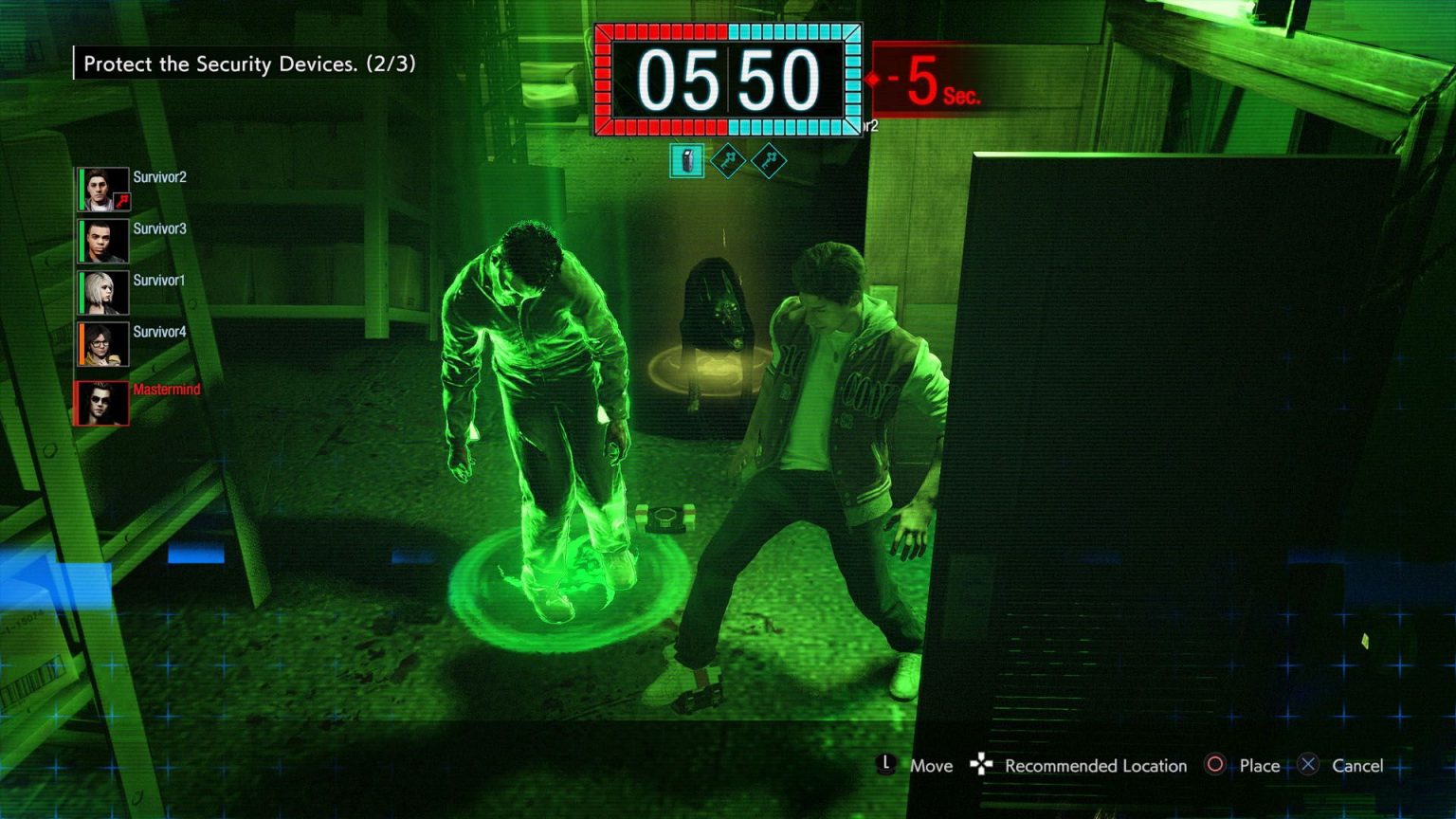Click Survivor1's portrait thumbnail
The height and width of the screenshot is (819, 1456).
tap(102, 291)
